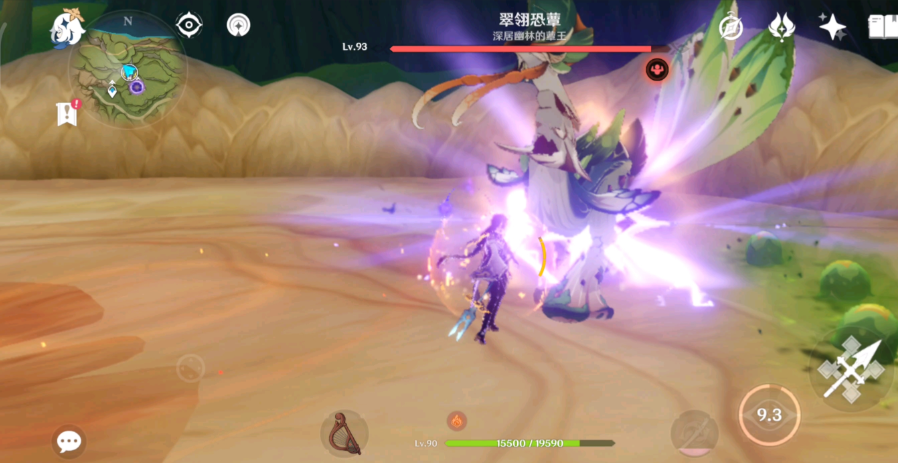
Task: Open the Wish four-pointed star icon
Action: pyautogui.click(x=832, y=27)
